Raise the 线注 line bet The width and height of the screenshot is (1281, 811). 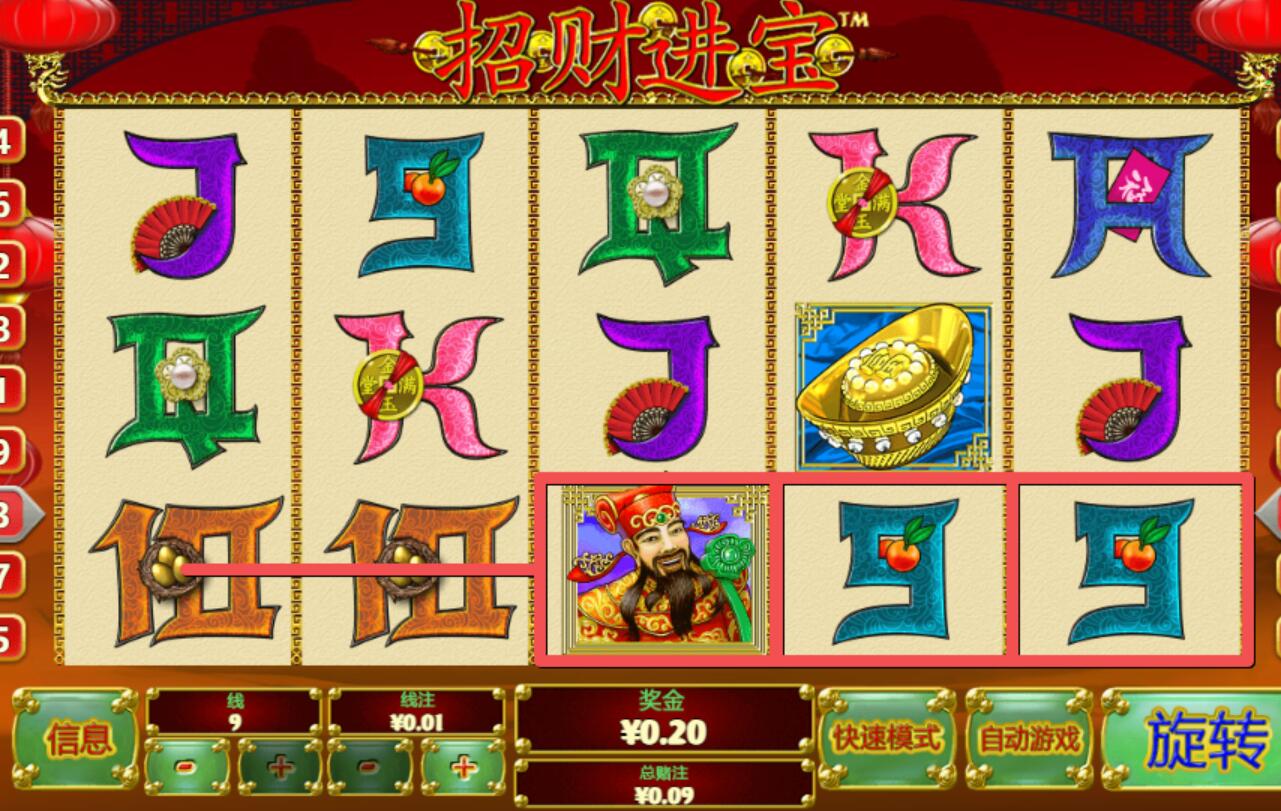click(463, 767)
